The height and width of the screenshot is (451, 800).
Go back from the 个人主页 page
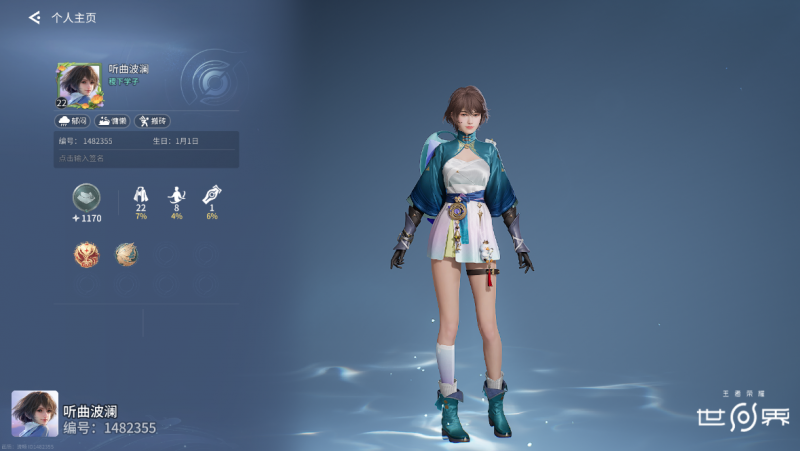(x=34, y=17)
